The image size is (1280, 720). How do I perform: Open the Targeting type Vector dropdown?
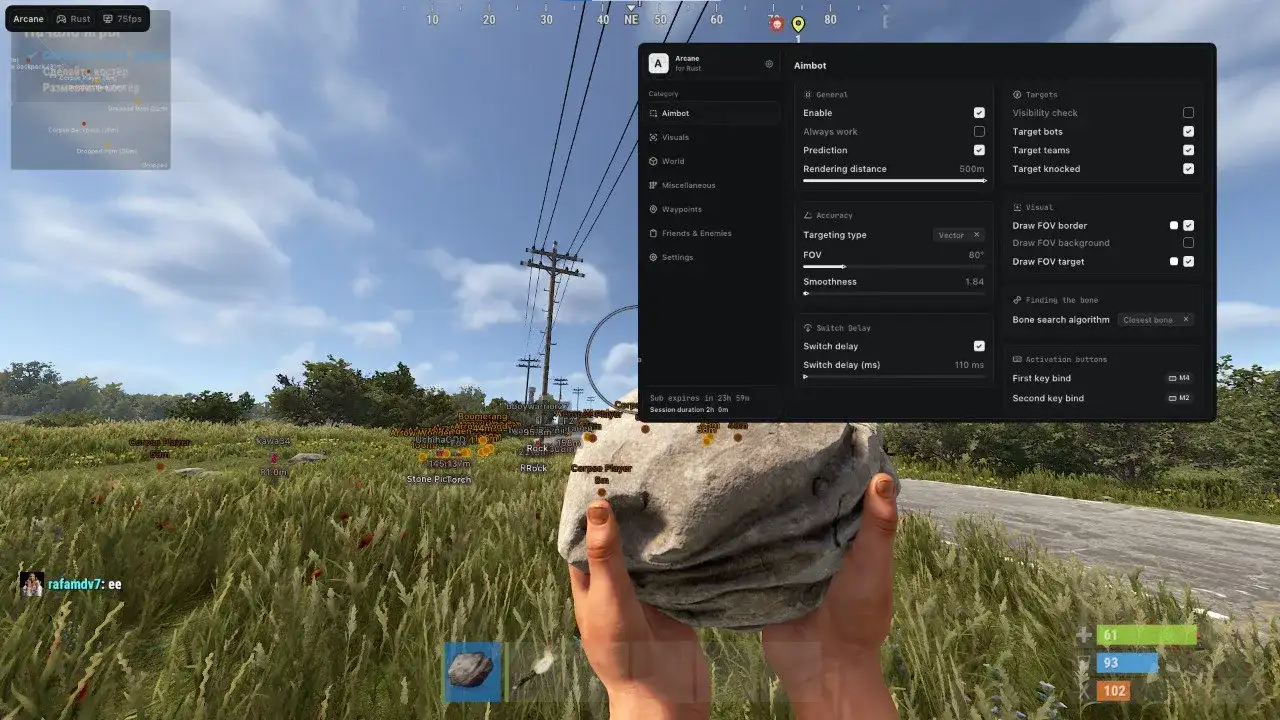pos(952,234)
